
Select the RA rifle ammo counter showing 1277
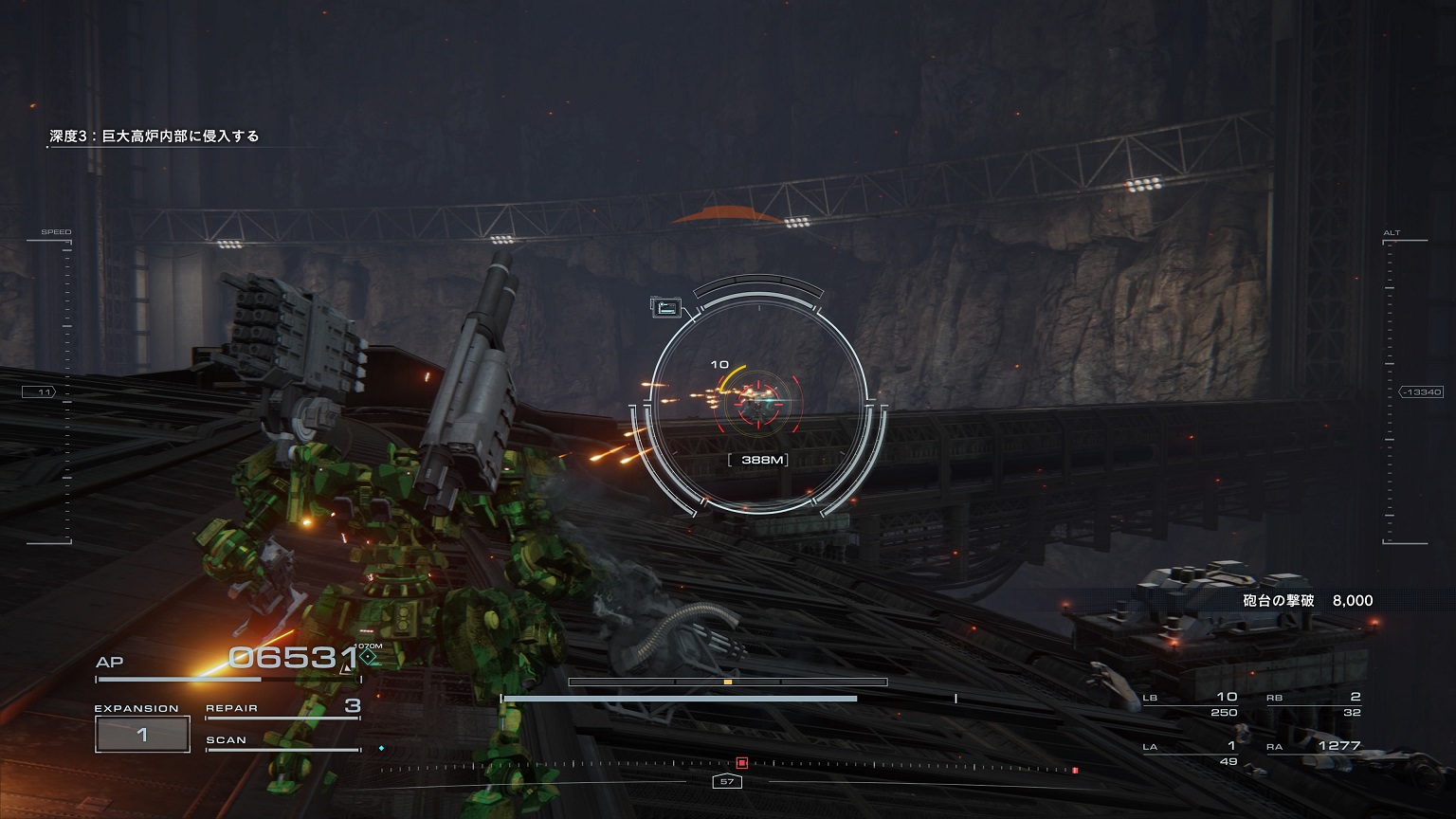pyautogui.click(x=1325, y=746)
